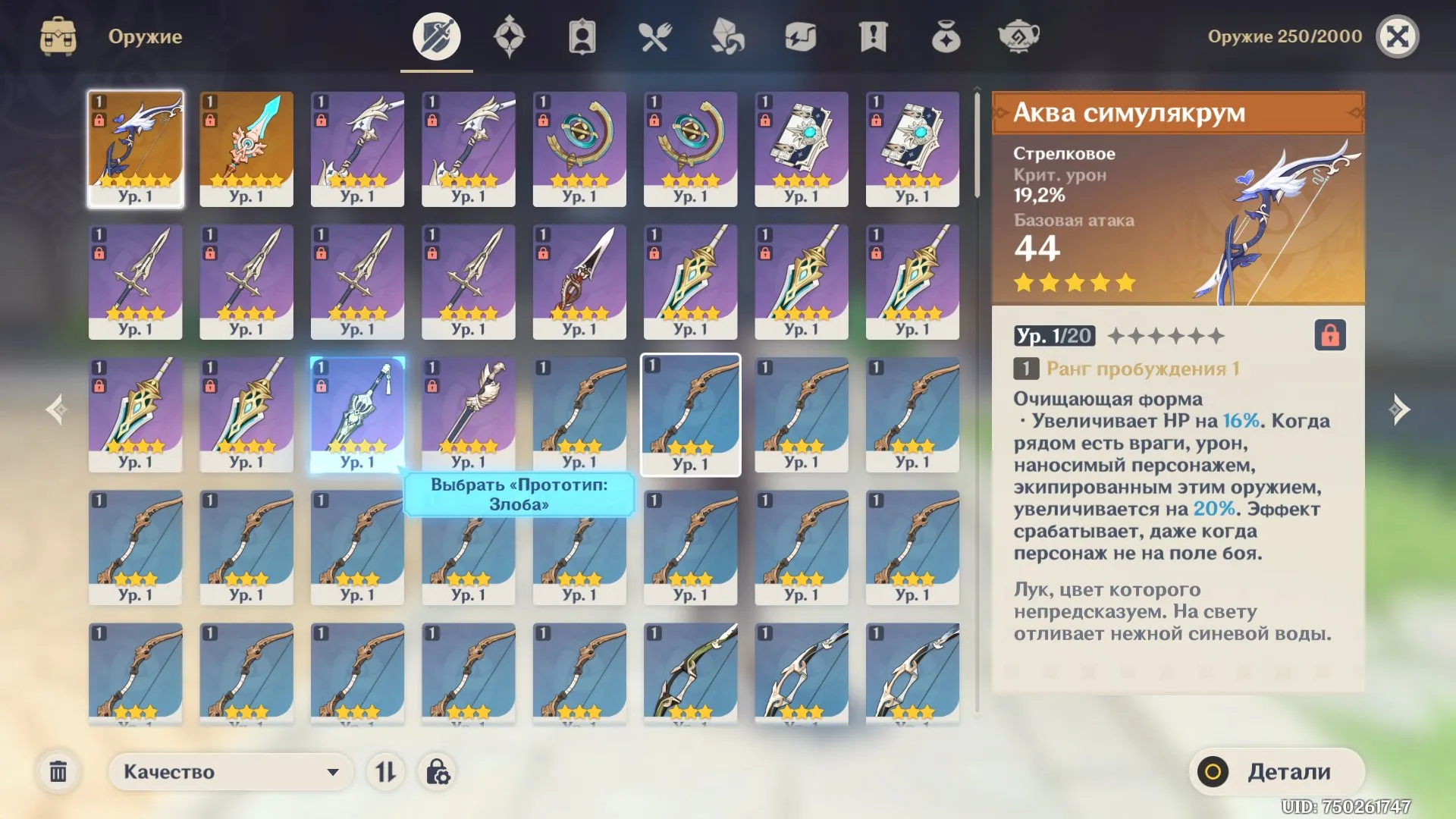Close the inventory window
This screenshot has height=819, width=1456.
coord(1399,36)
